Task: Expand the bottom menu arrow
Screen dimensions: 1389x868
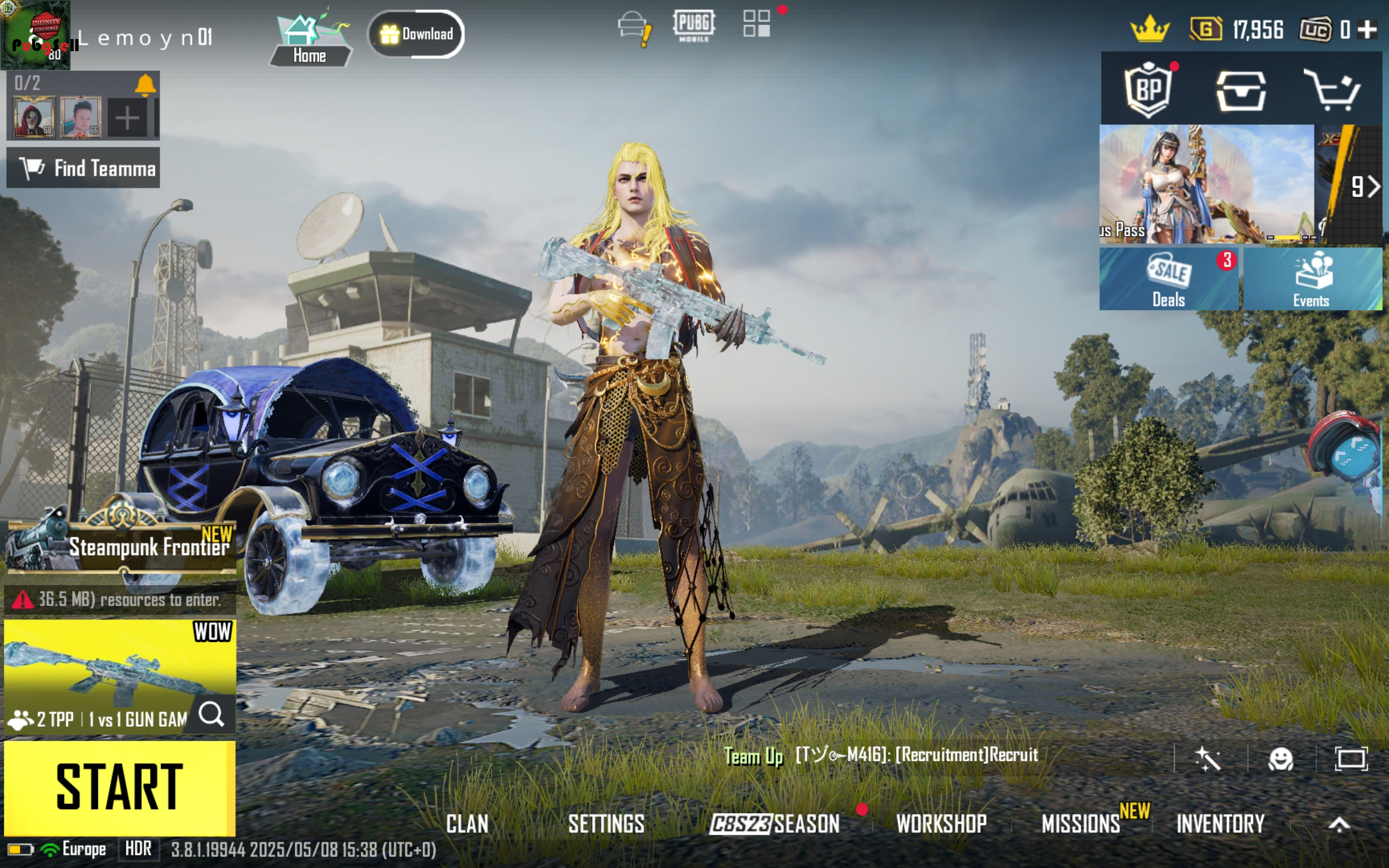Action: [x=1339, y=825]
